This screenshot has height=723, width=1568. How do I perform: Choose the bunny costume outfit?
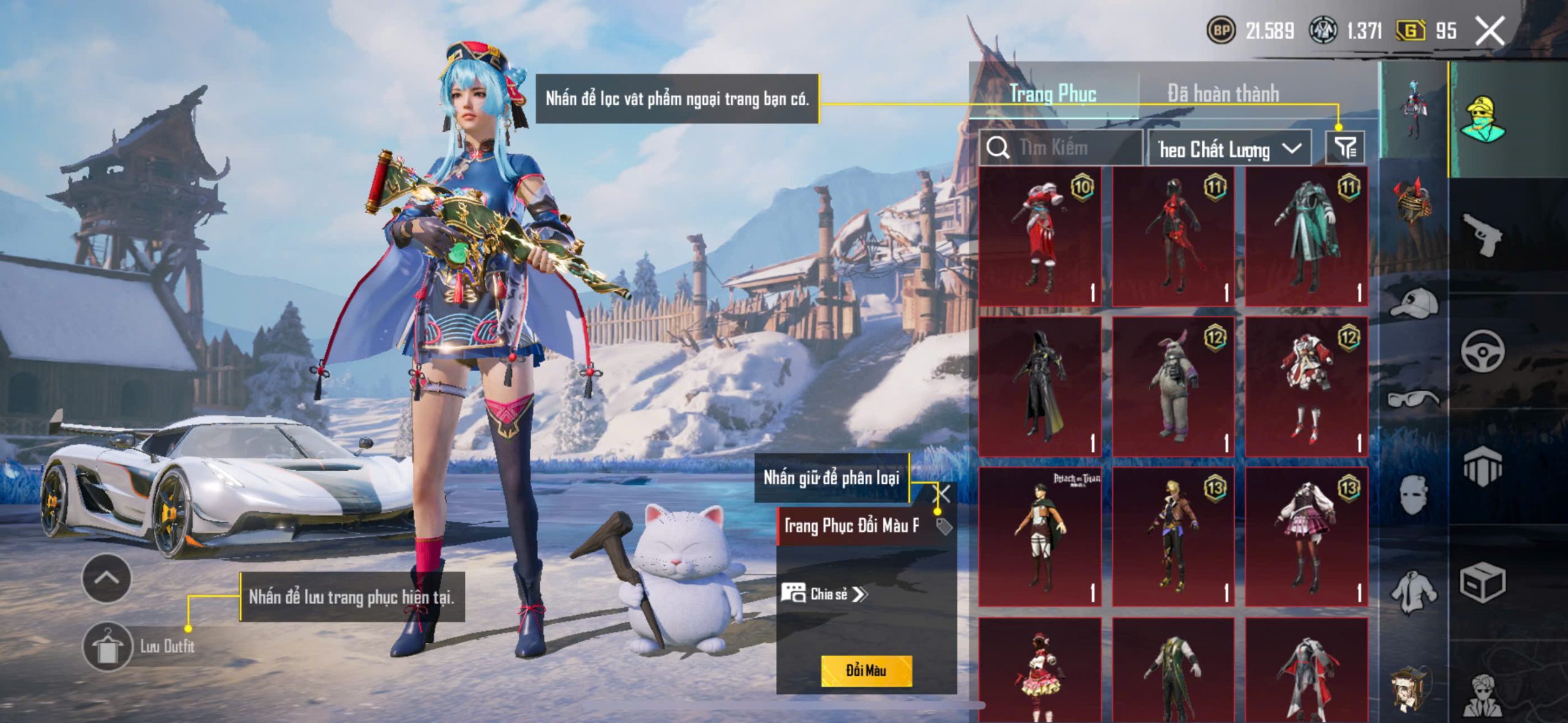(x=1173, y=387)
